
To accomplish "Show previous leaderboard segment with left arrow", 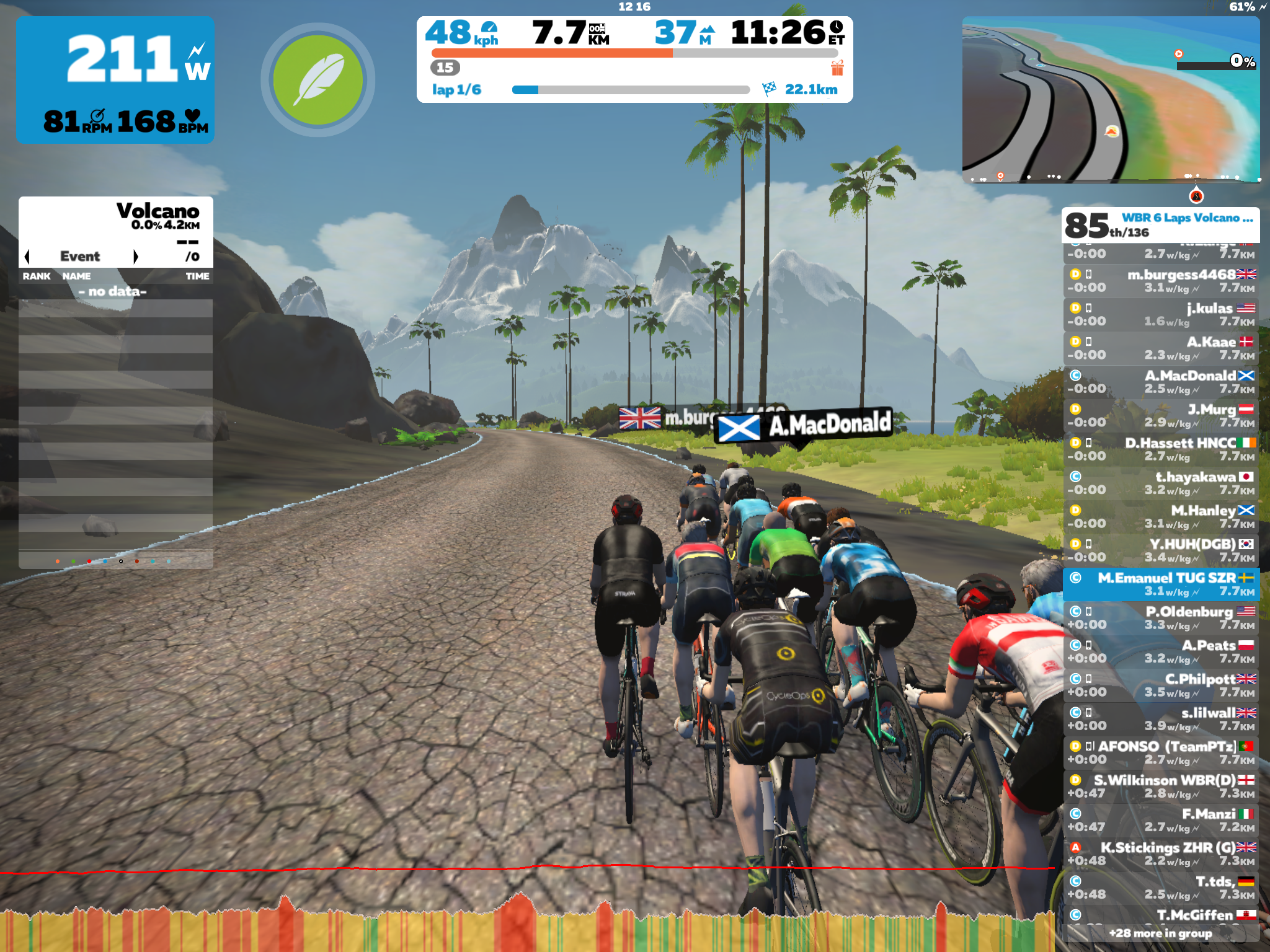I will (27, 257).
